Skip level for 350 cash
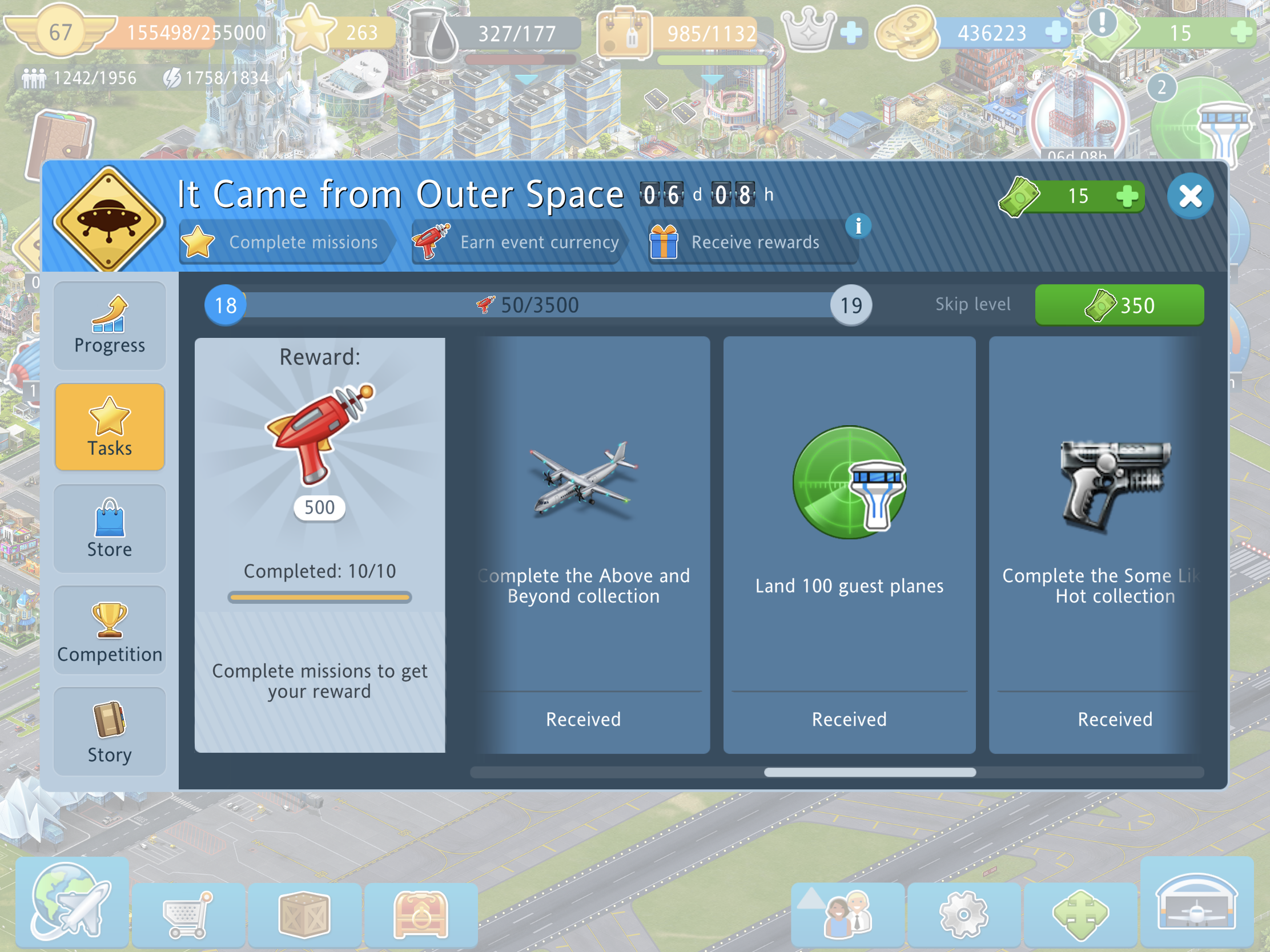Image resolution: width=1270 pixels, height=952 pixels. [x=1119, y=305]
